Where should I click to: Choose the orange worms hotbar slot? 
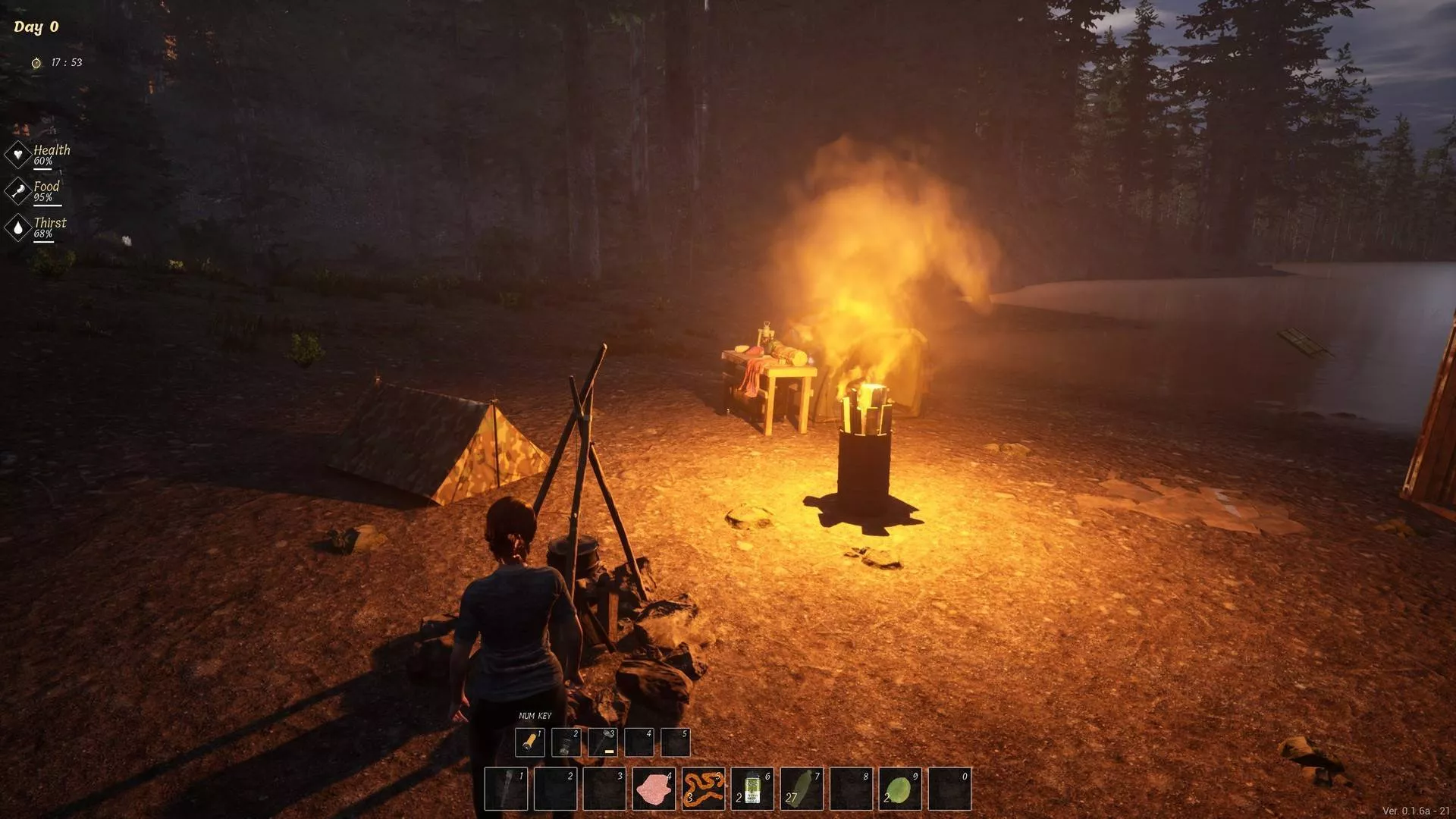[703, 789]
